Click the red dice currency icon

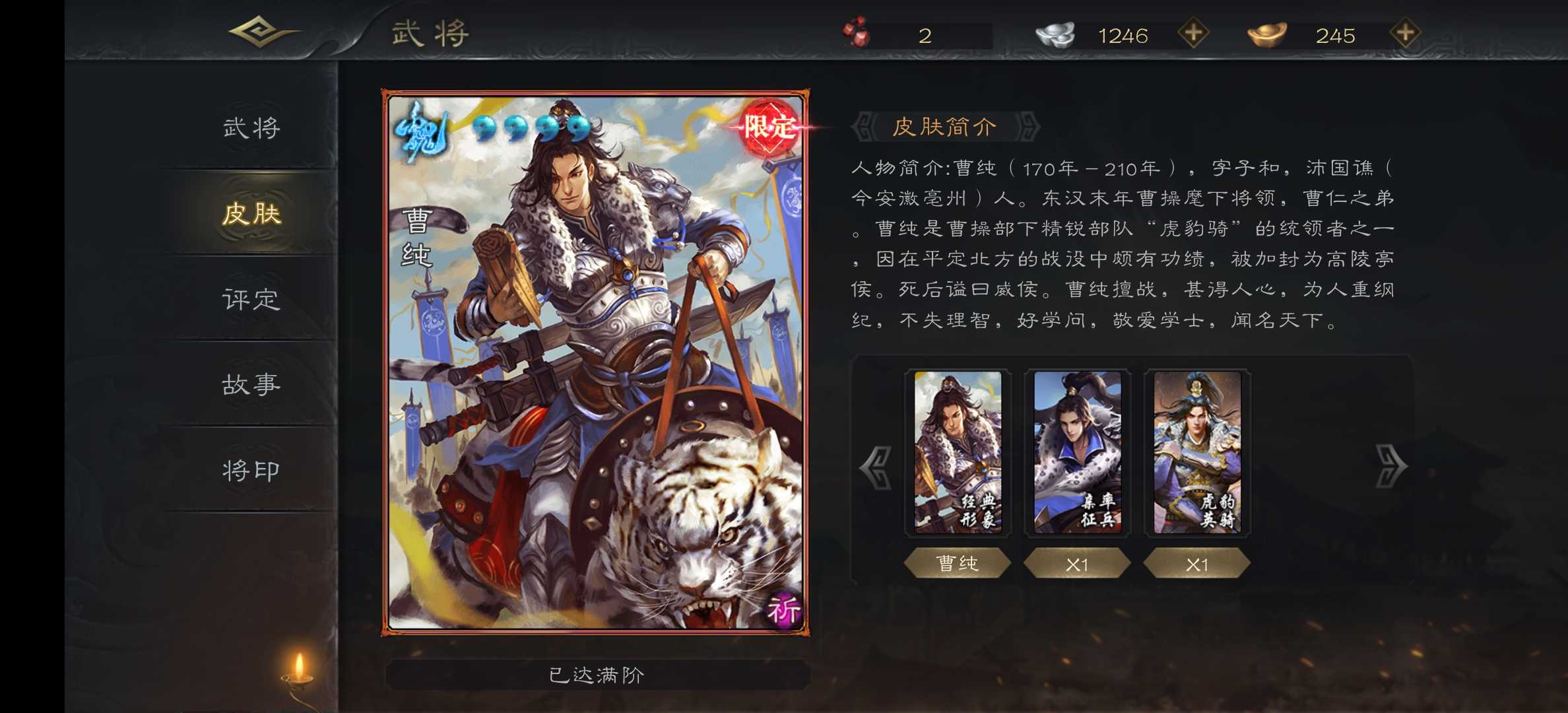tap(856, 32)
